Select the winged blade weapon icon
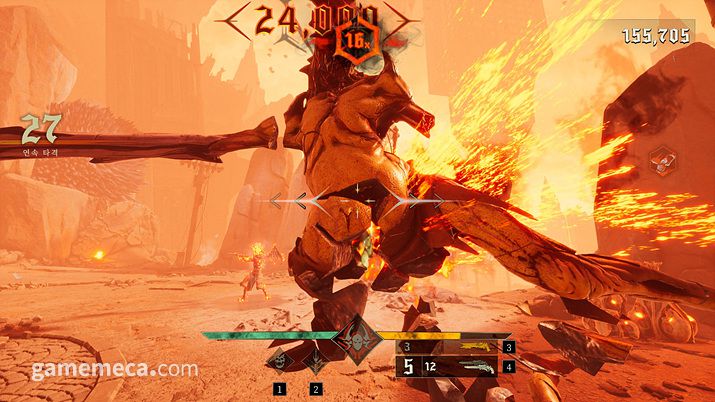 (317, 363)
